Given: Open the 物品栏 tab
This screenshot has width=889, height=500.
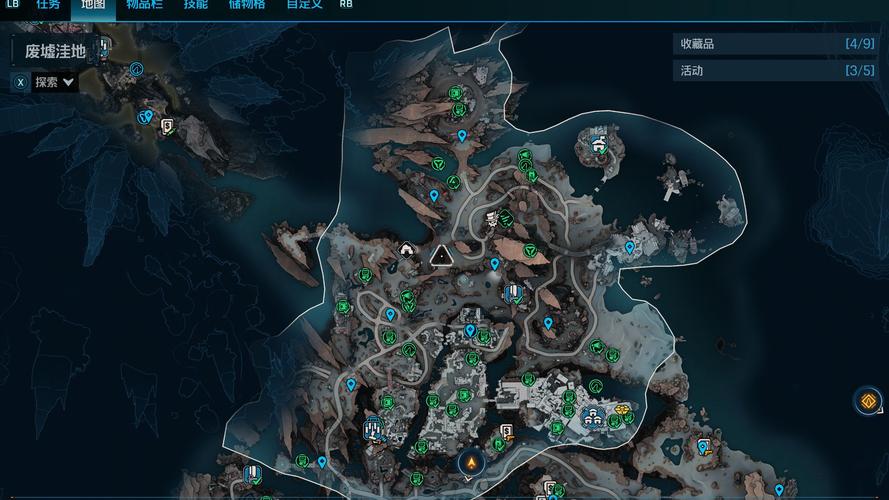Looking at the screenshot, I should coord(146,5).
